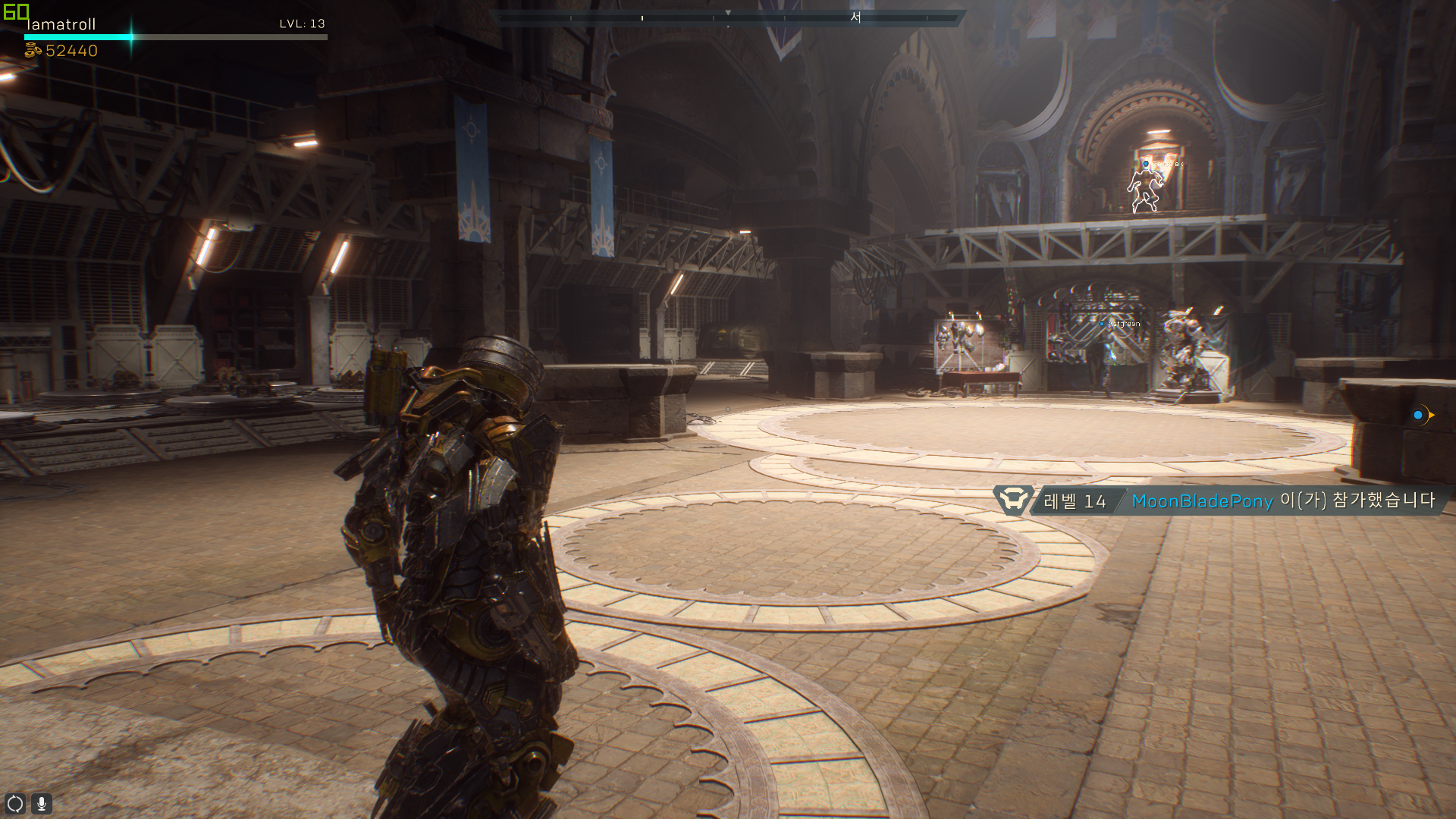Click the compass bar at top
Image resolution: width=1456 pixels, height=819 pixels.
tap(728, 17)
